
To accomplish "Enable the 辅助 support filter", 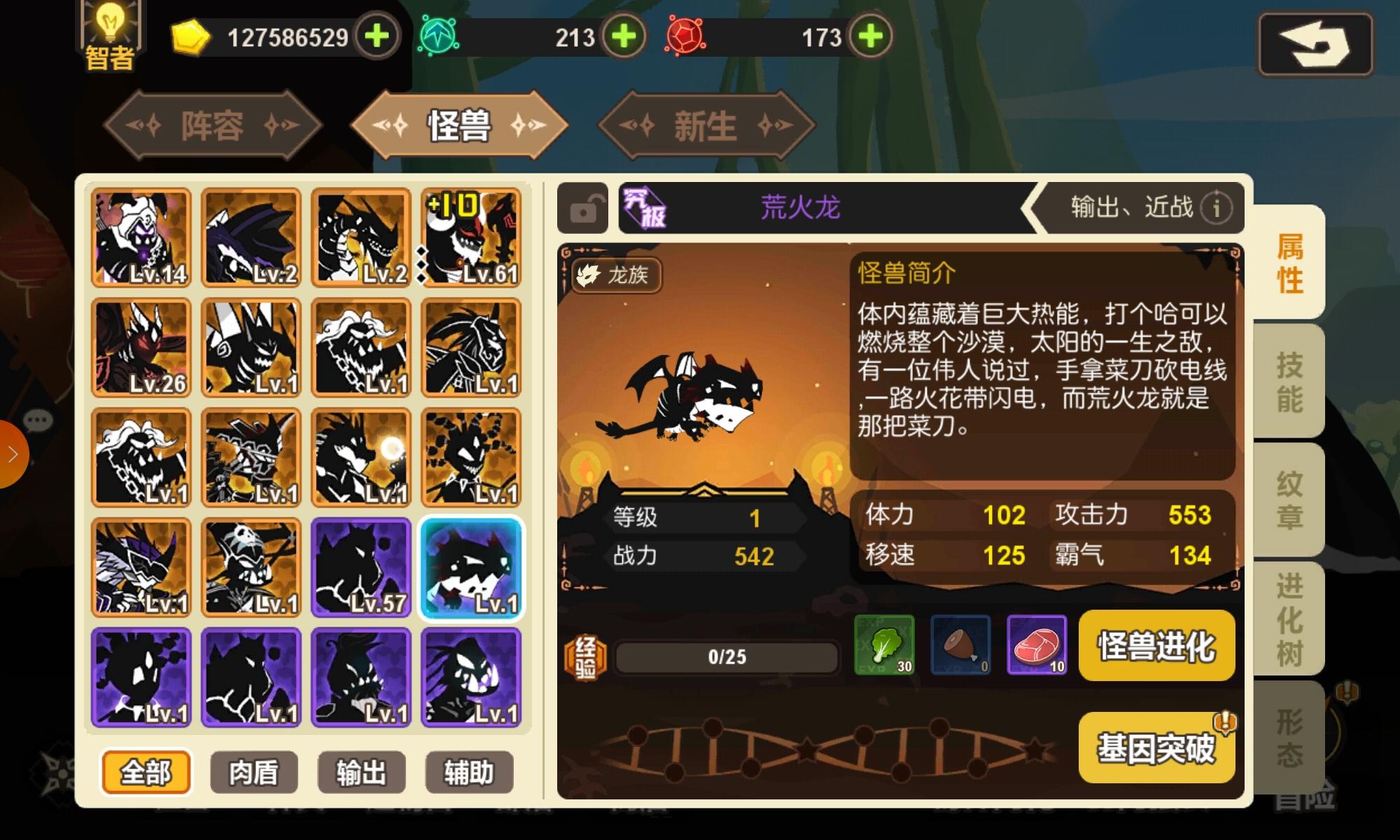I will (469, 771).
